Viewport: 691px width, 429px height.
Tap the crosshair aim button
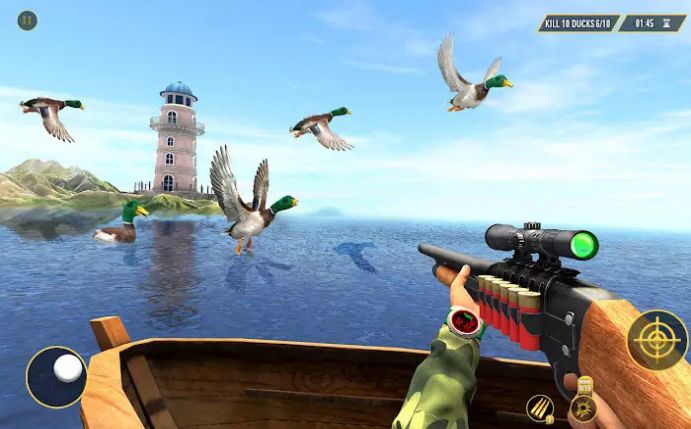click(657, 340)
